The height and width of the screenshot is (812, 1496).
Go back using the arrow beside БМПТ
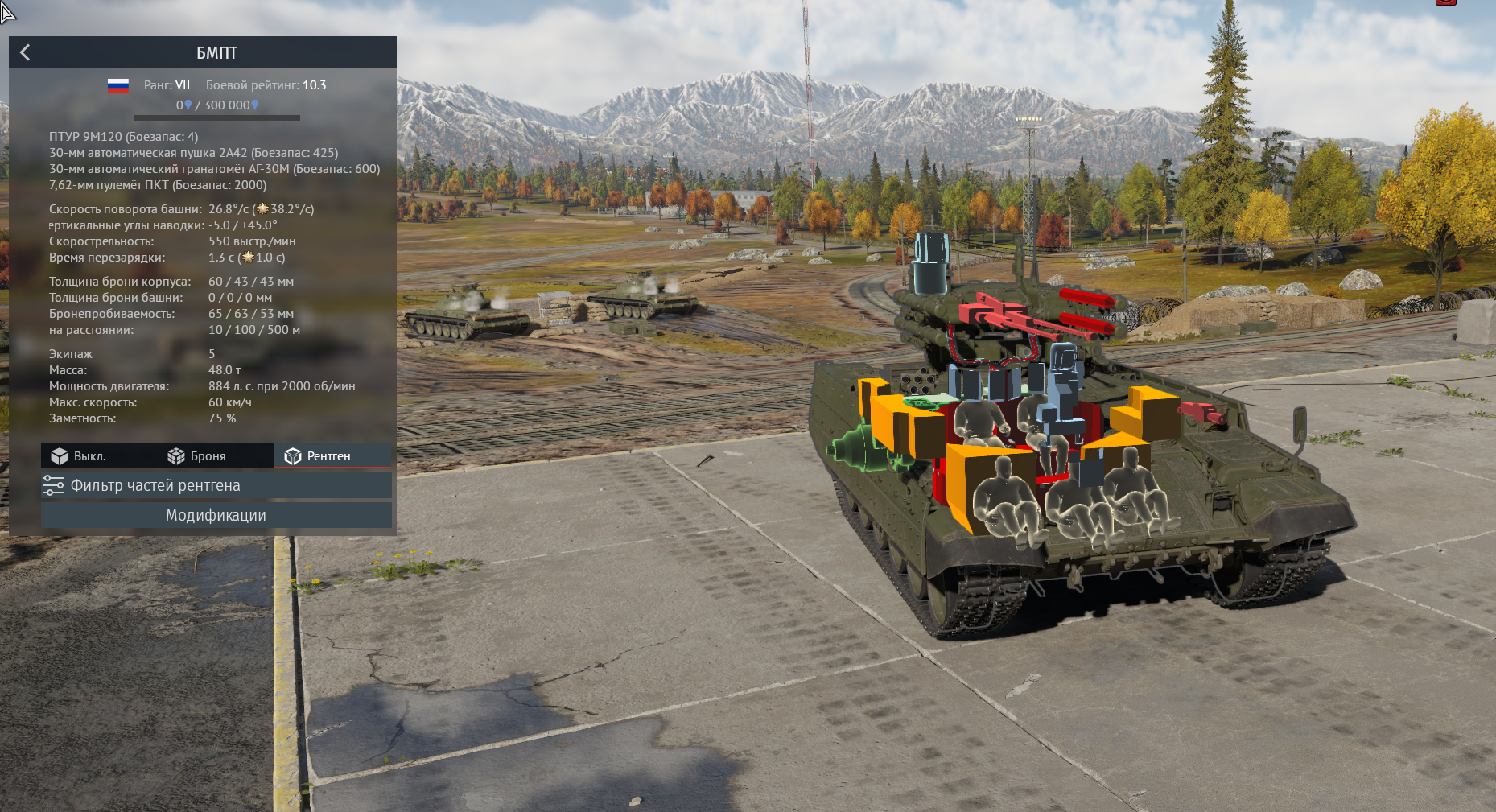pyautogui.click(x=25, y=52)
